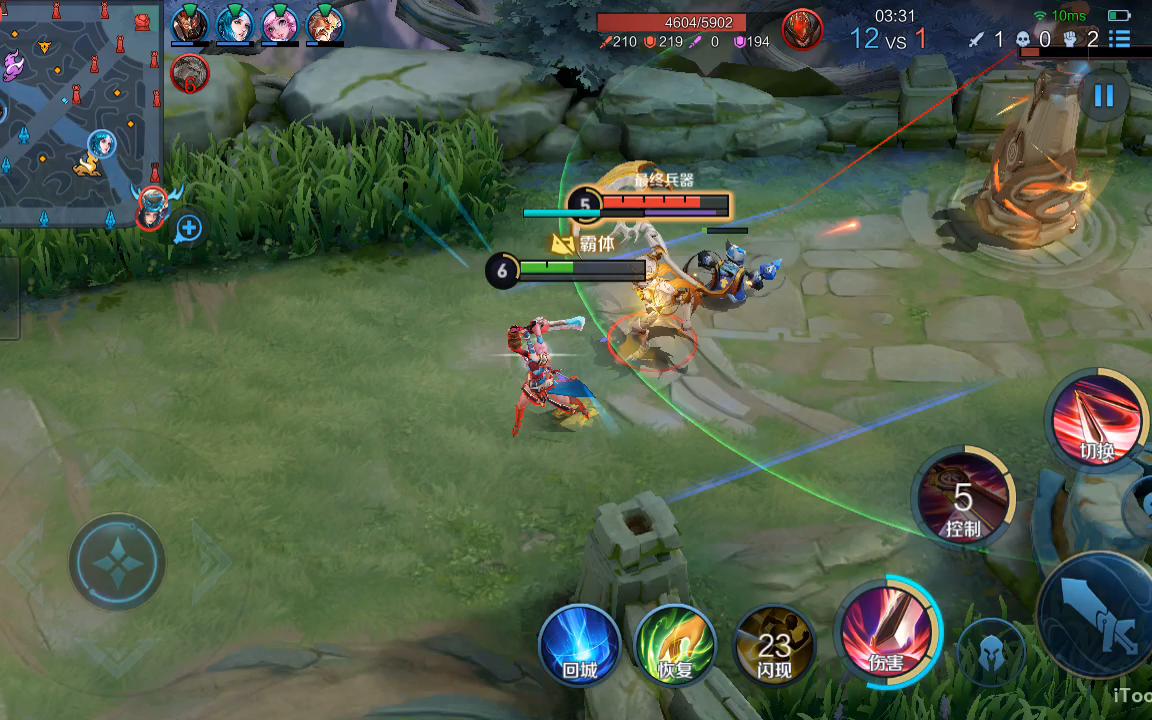The image size is (1152, 720).
Task: Tap the monster respawn timer icon
Action: (190, 73)
